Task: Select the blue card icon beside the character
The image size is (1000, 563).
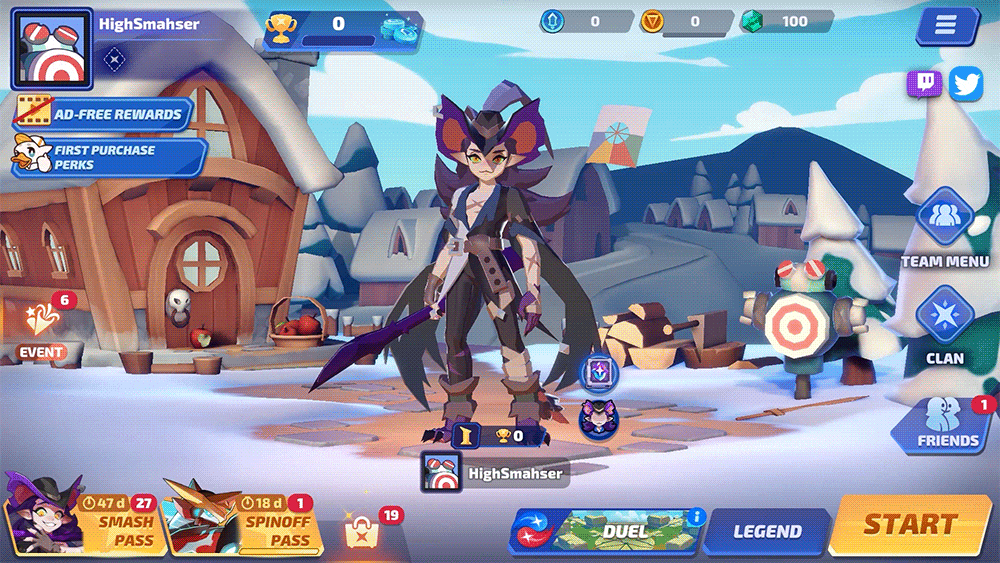Action: click(599, 373)
